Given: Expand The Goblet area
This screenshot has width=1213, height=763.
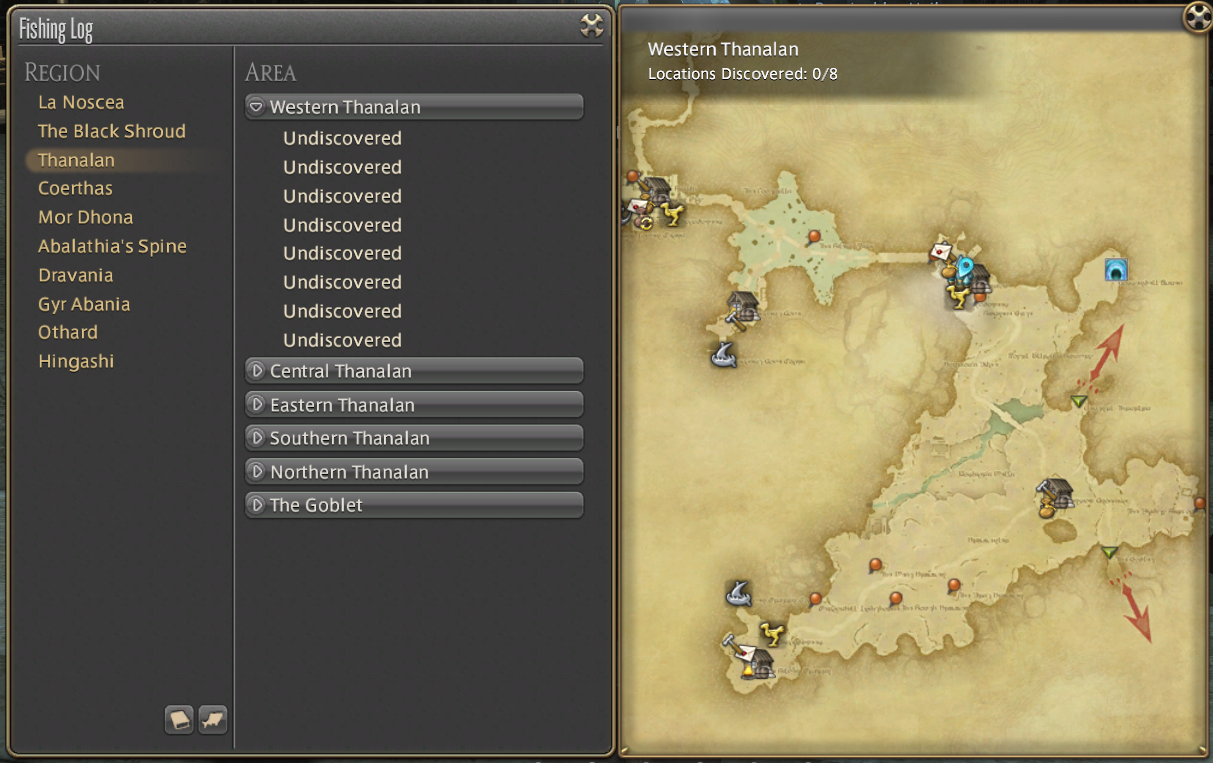Looking at the screenshot, I should [414, 505].
